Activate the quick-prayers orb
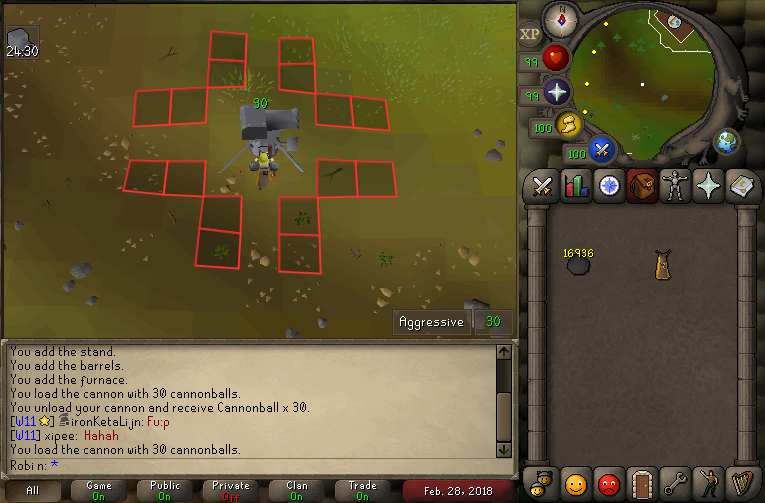 pyautogui.click(x=556, y=93)
